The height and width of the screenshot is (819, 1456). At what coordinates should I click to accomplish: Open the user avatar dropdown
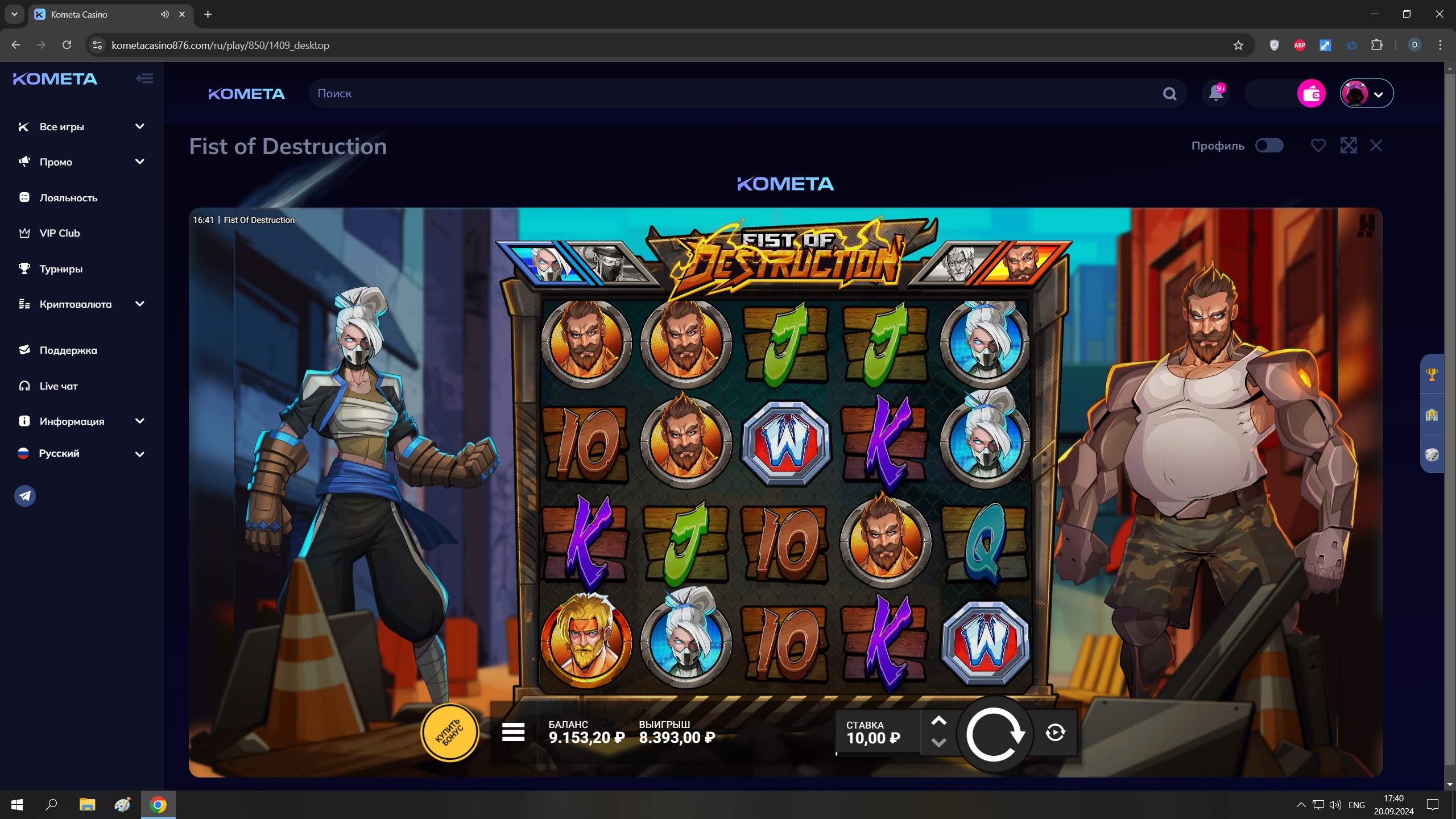click(x=1366, y=93)
